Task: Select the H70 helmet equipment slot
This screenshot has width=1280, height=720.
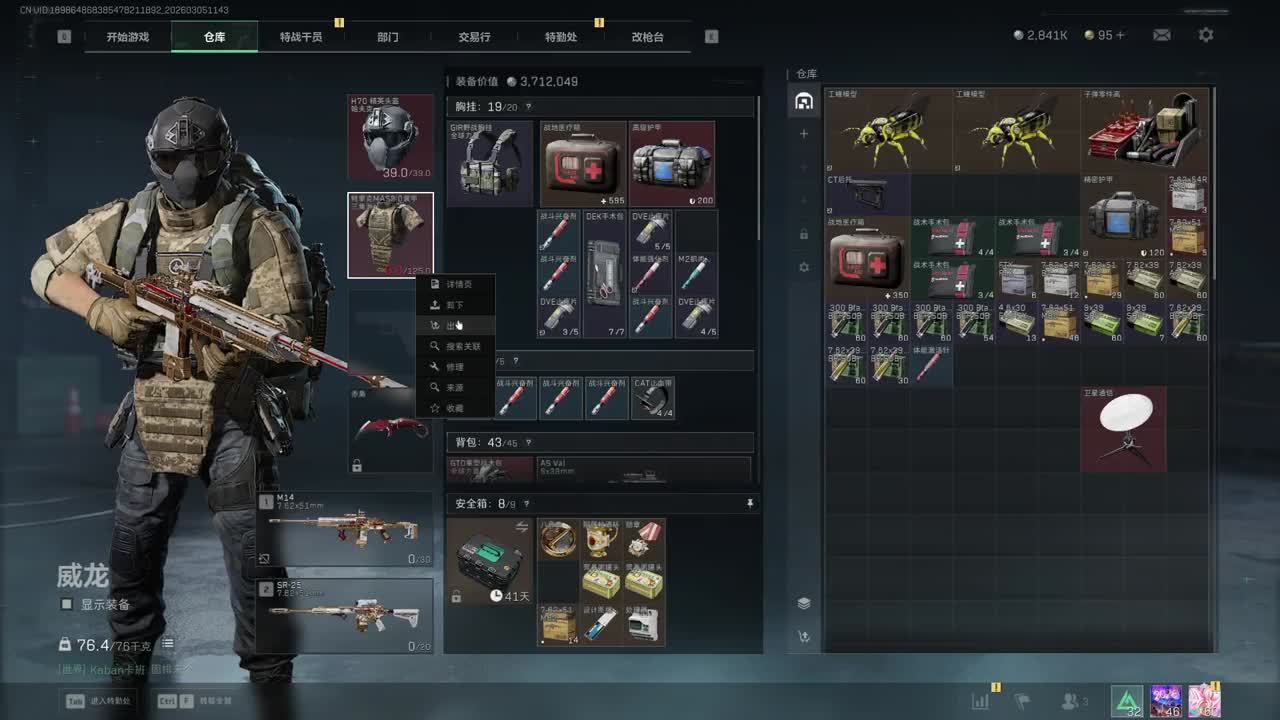Action: click(390, 137)
